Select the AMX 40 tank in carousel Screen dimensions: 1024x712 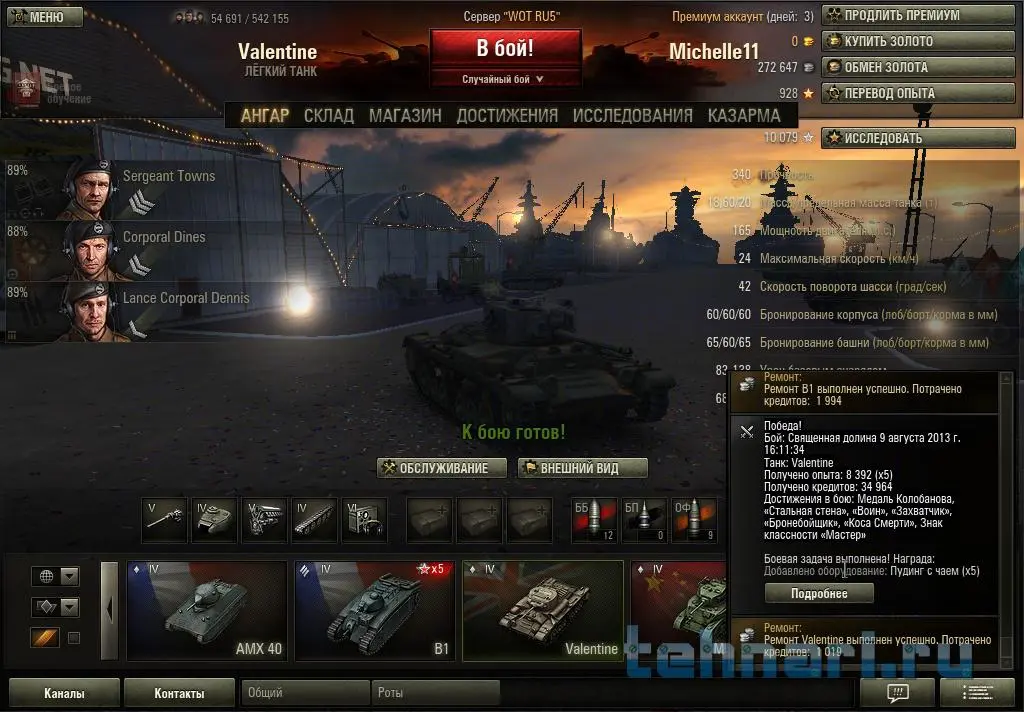click(207, 611)
